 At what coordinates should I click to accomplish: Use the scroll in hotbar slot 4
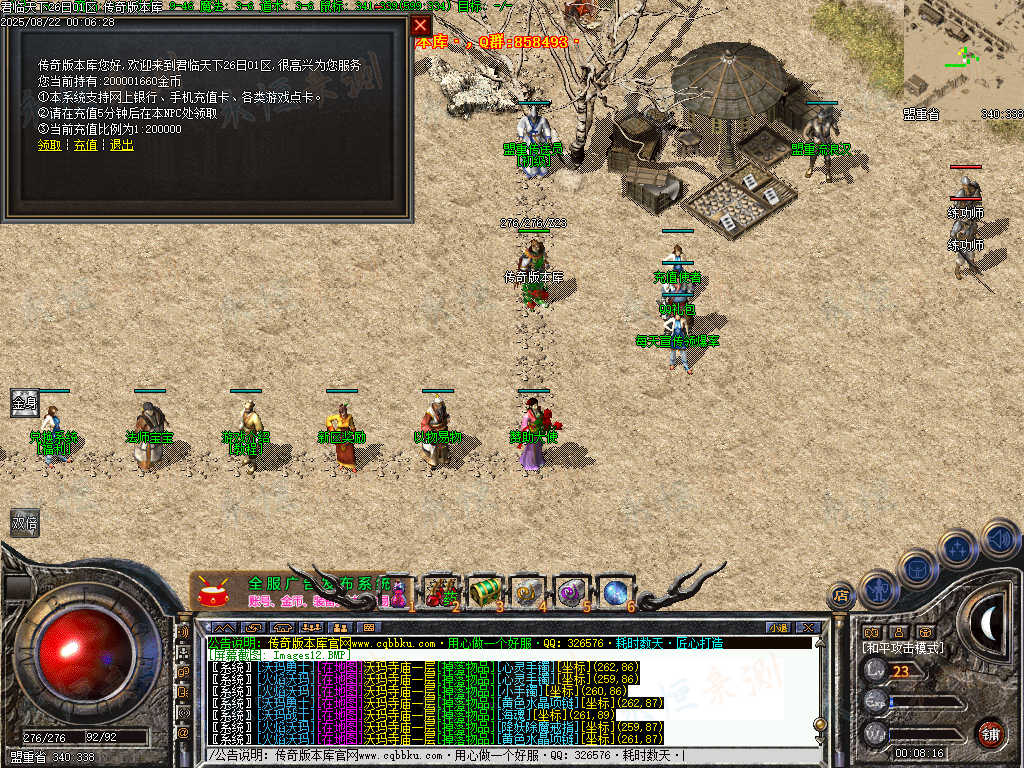point(527,591)
